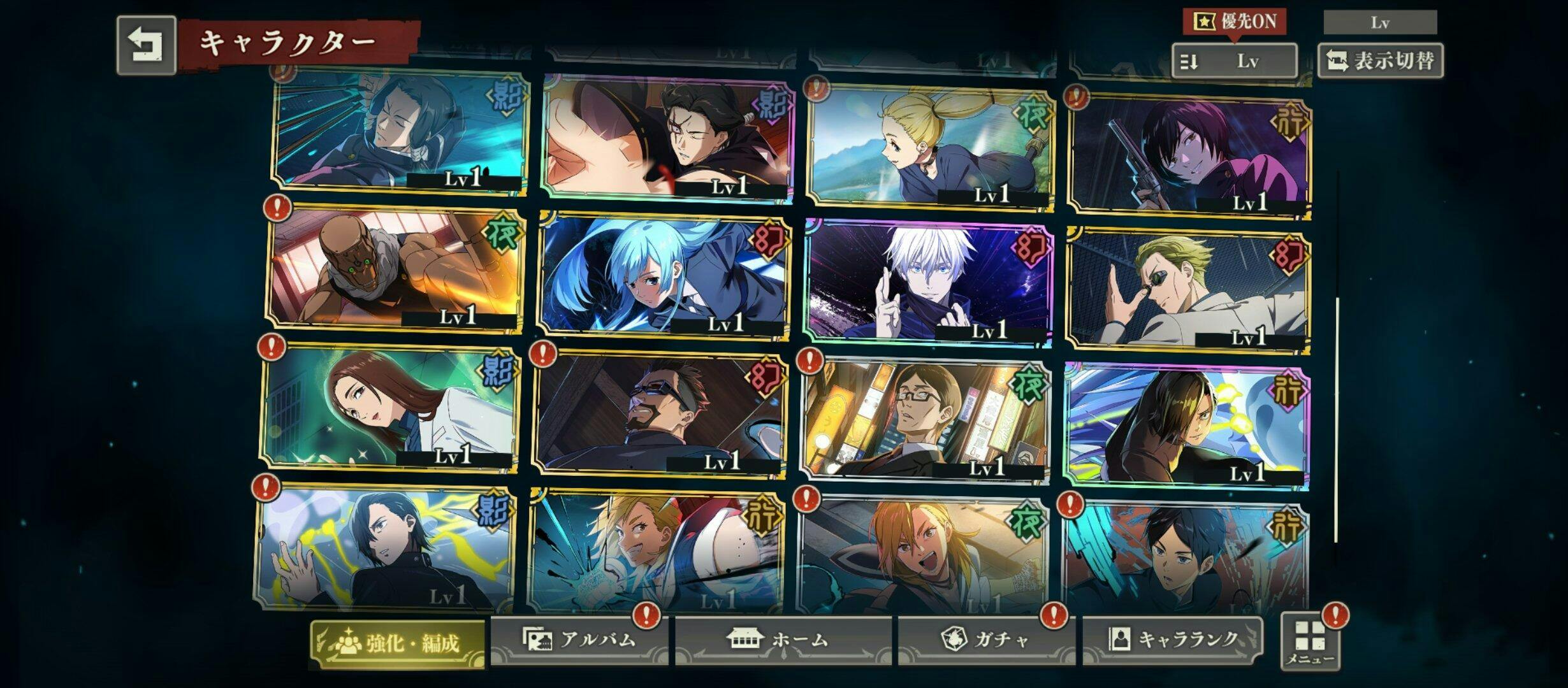Select the blonde twin-tail girl on broom card
This screenshot has height=688, width=1568.
tap(929, 145)
